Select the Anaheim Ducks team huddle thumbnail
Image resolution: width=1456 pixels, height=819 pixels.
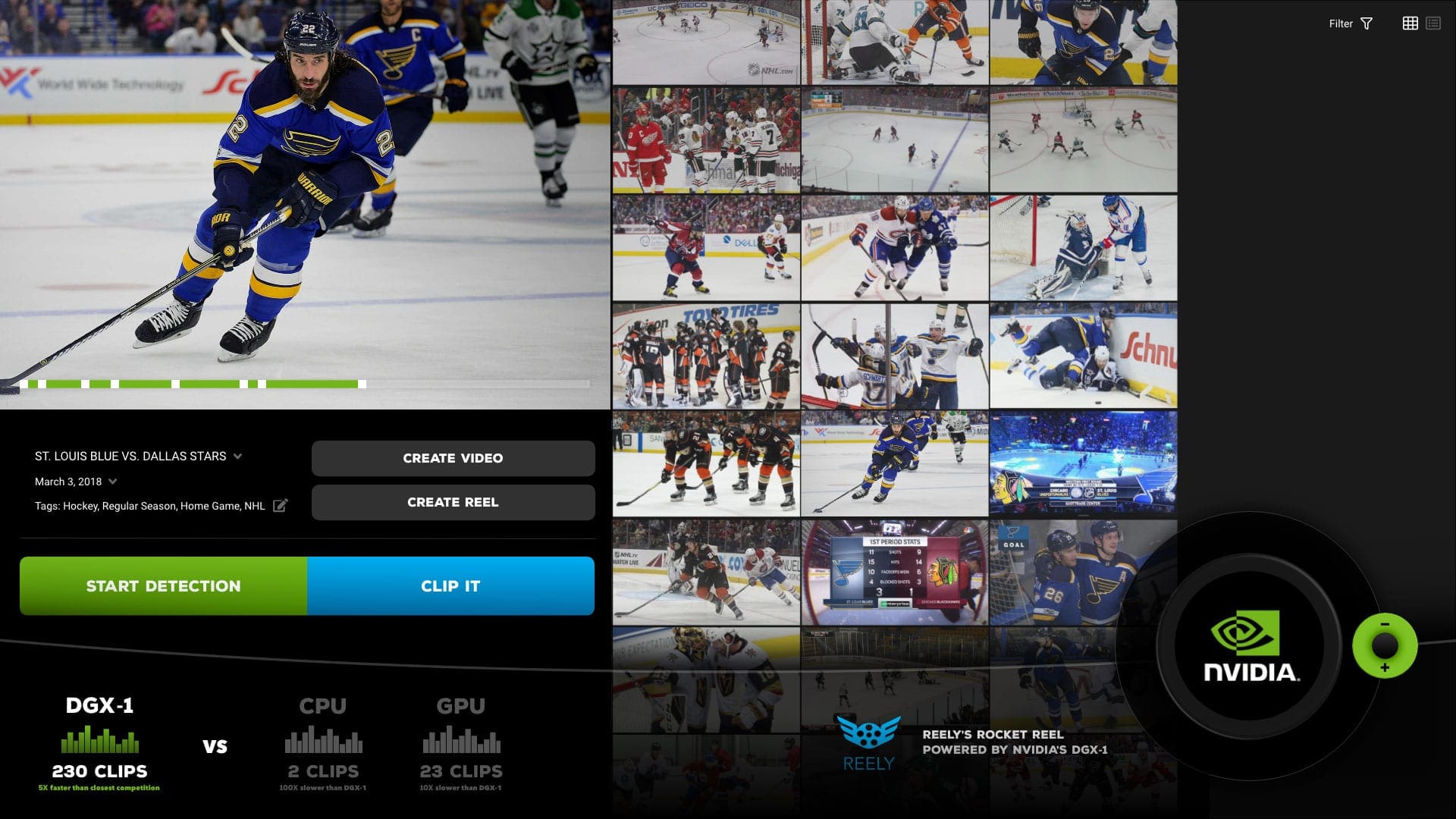[706, 356]
